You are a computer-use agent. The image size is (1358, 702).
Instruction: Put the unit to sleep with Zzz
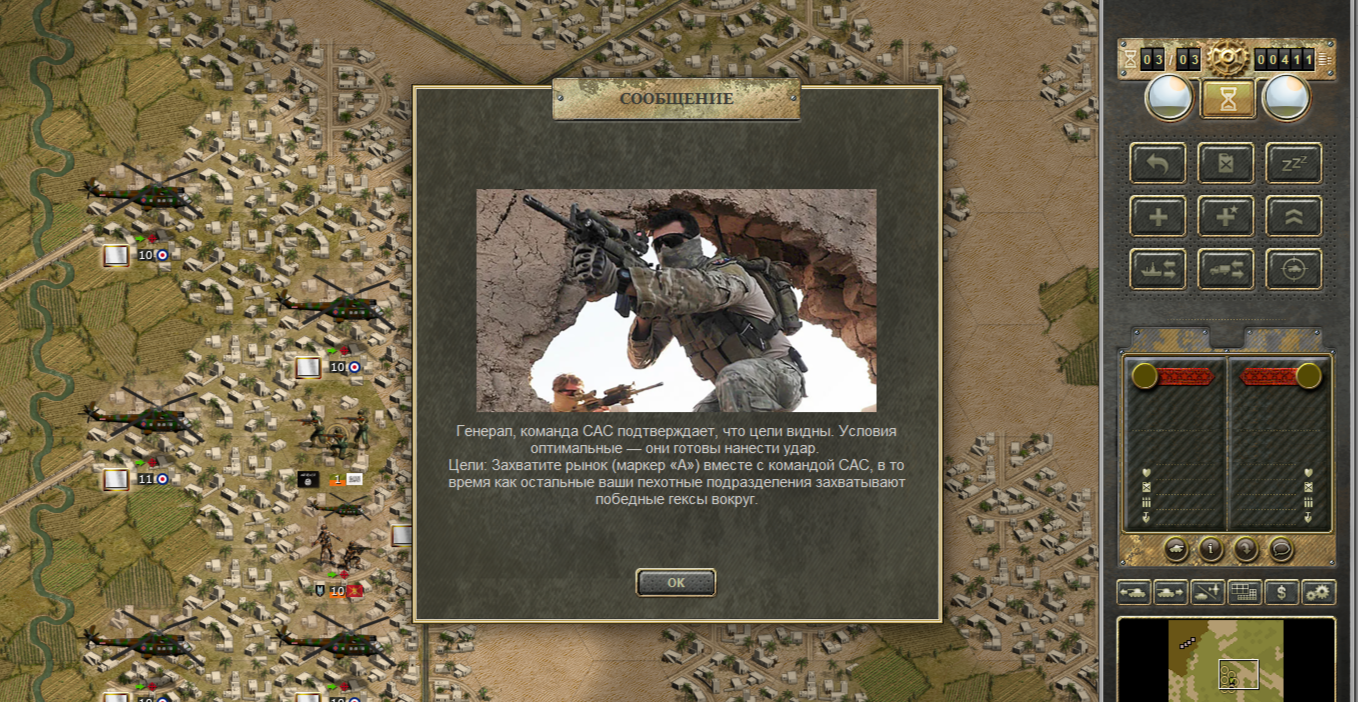[x=1294, y=163]
